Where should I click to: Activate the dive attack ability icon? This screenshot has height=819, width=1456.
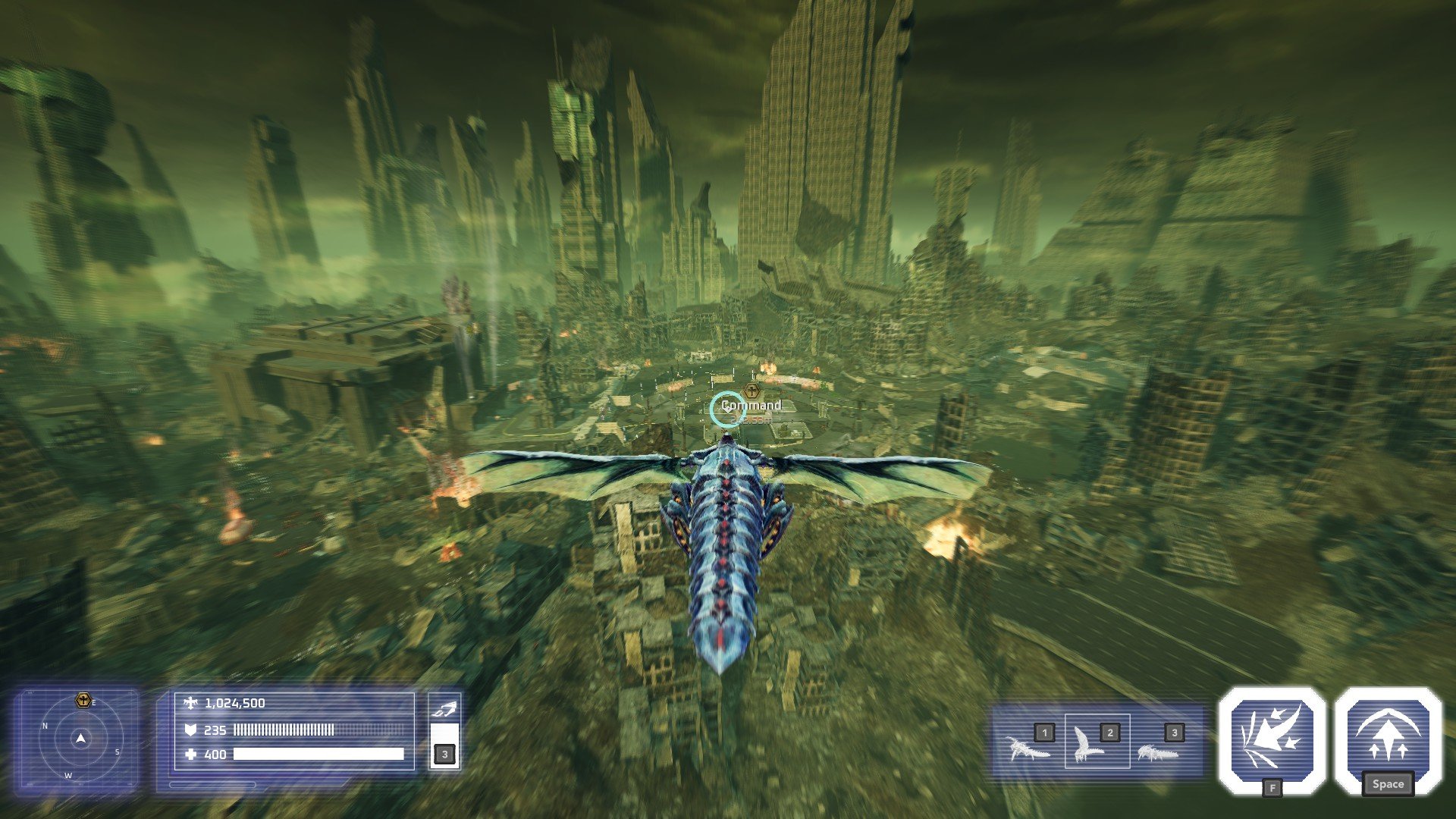pyautogui.click(x=1272, y=740)
